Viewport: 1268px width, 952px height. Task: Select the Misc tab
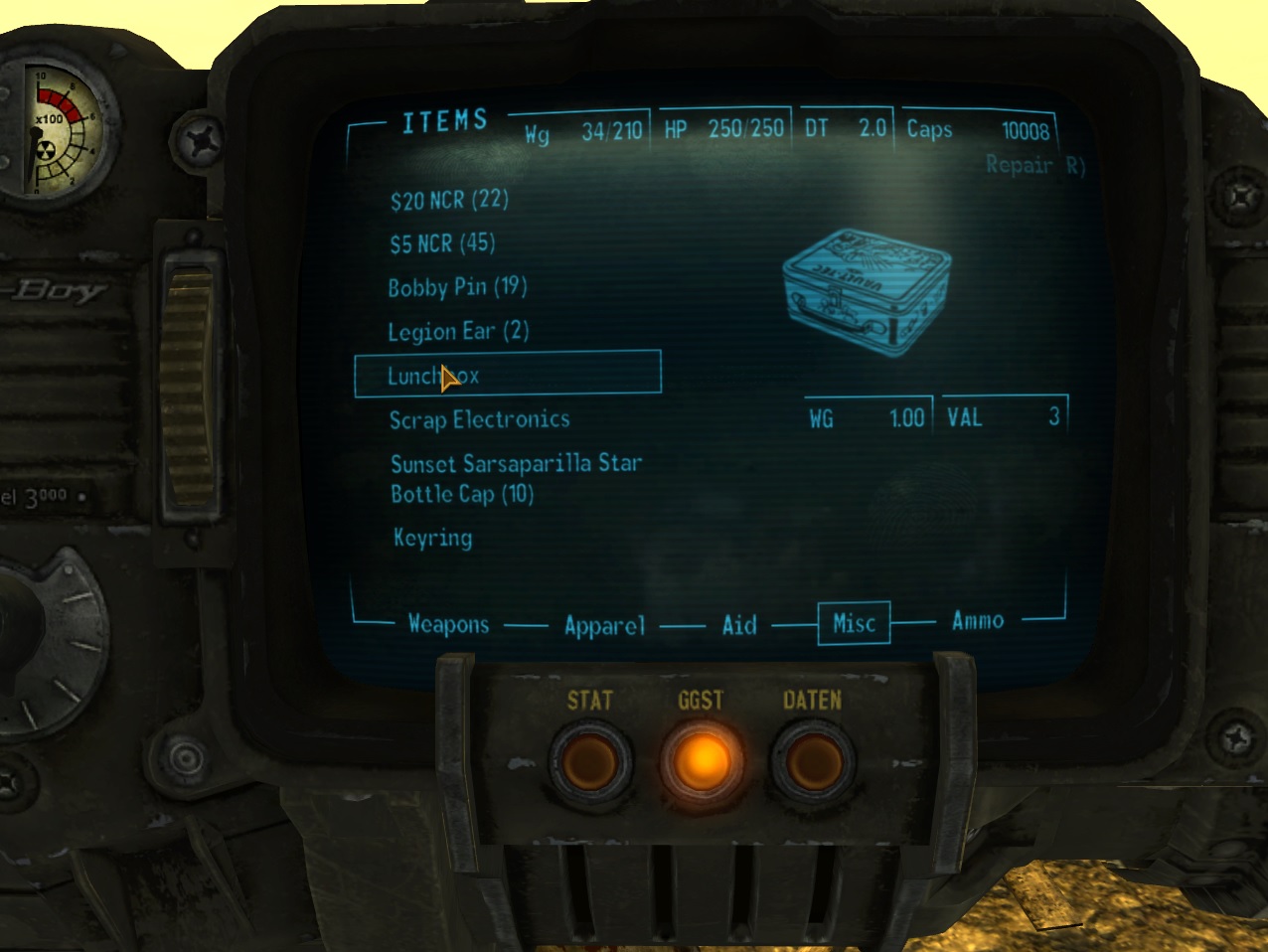coord(854,624)
